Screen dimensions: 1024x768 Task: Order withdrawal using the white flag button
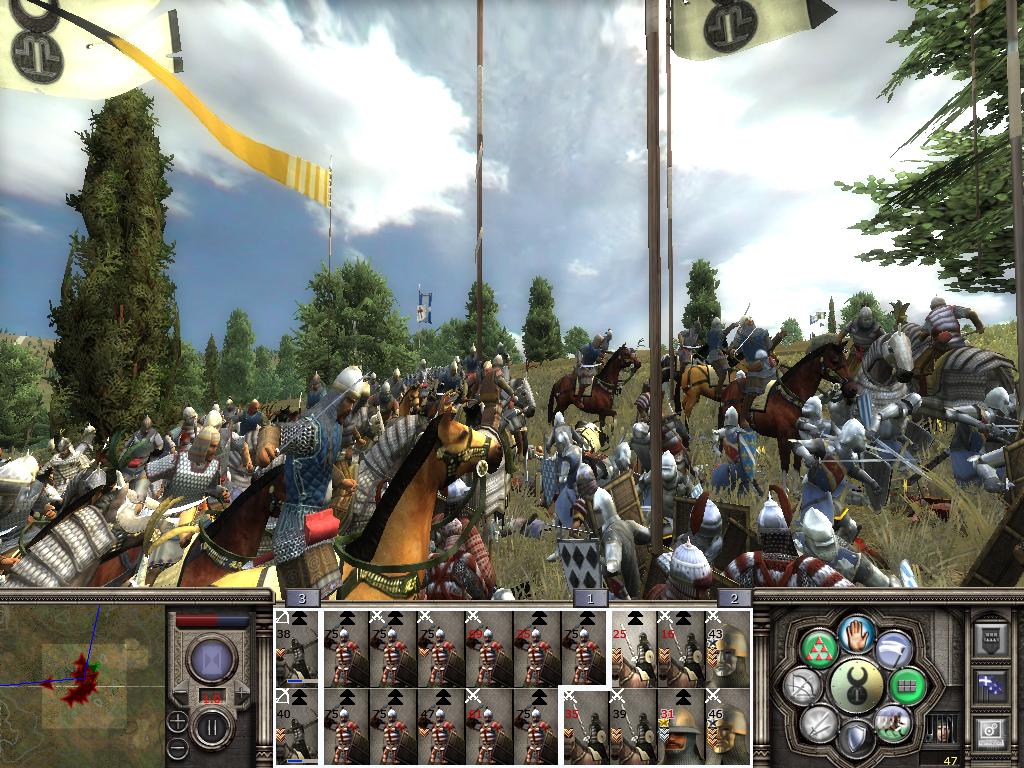894,649
